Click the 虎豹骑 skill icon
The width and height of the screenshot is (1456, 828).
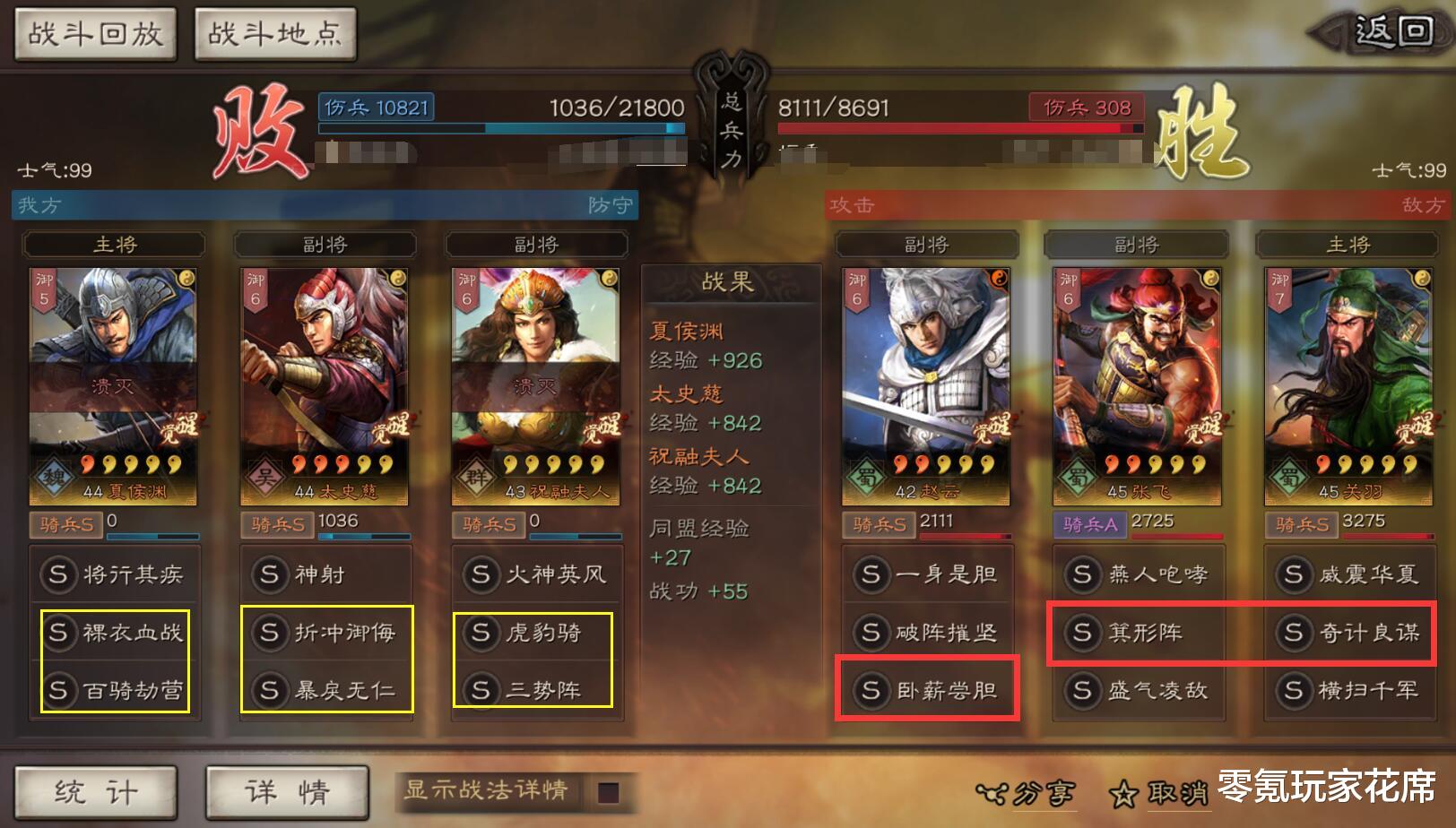point(536,633)
